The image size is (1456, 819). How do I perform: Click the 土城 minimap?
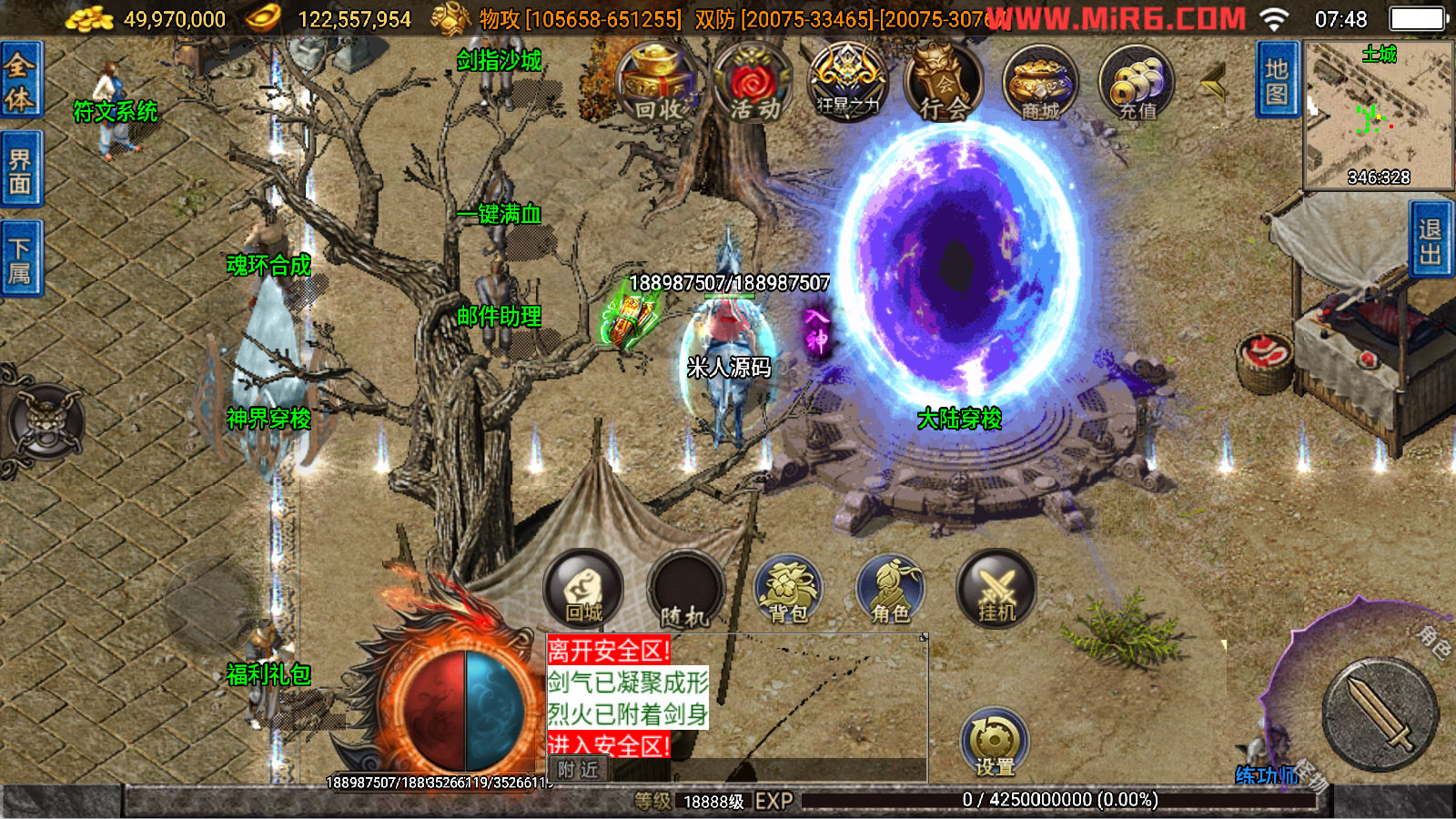coord(1378,115)
